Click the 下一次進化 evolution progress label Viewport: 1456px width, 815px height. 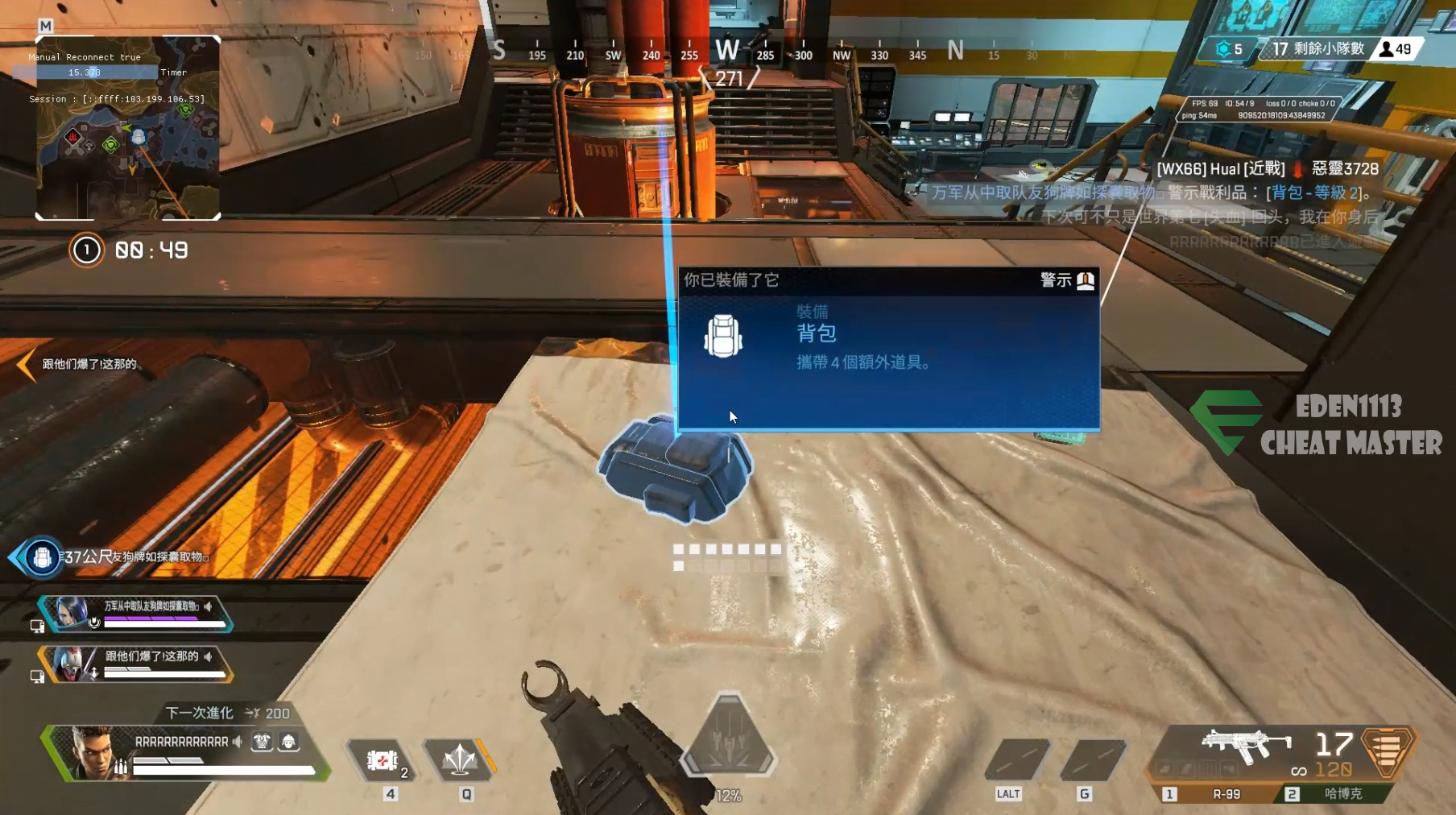point(200,713)
